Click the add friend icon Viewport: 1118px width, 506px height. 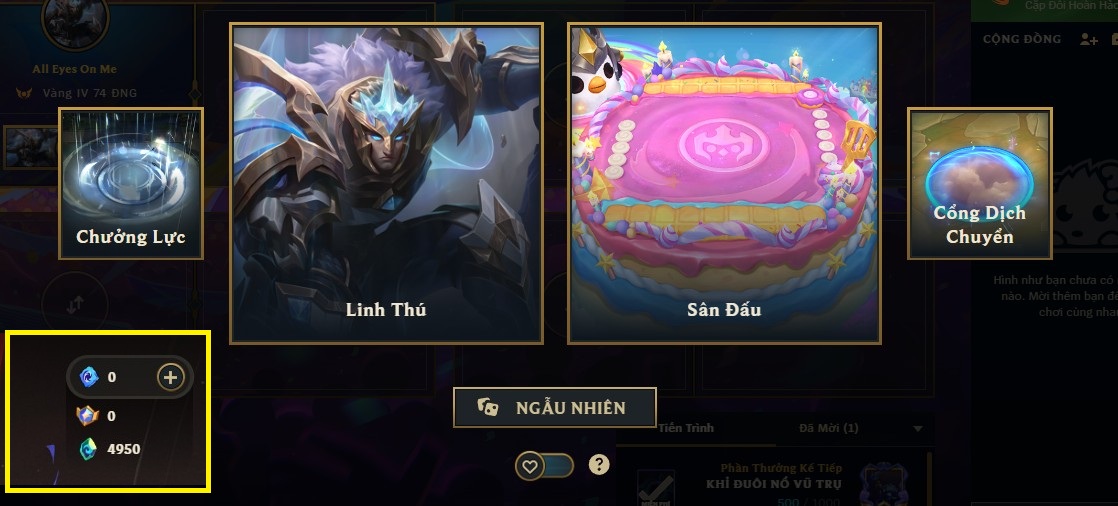1089,39
